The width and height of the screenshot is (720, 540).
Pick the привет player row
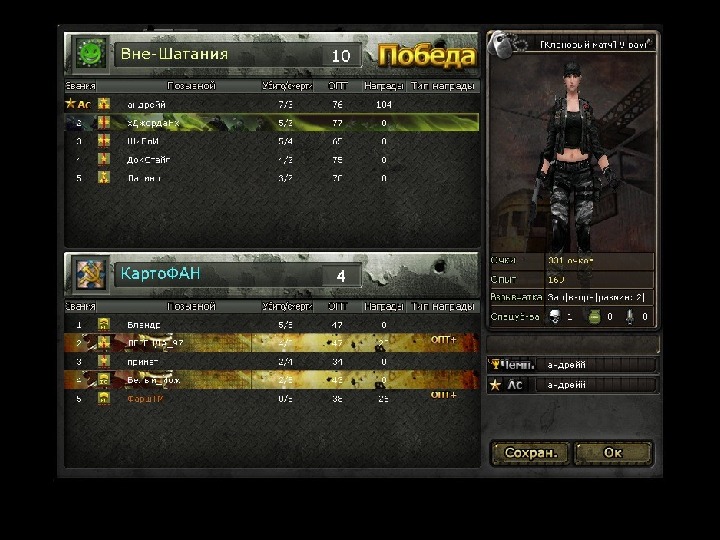270,361
